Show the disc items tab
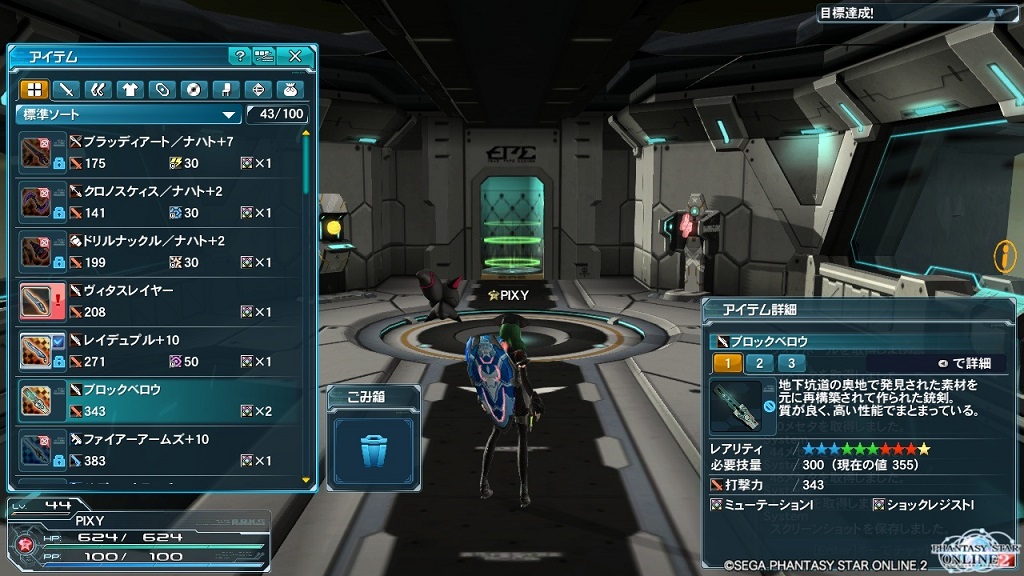This screenshot has height=576, width=1024. tap(194, 89)
